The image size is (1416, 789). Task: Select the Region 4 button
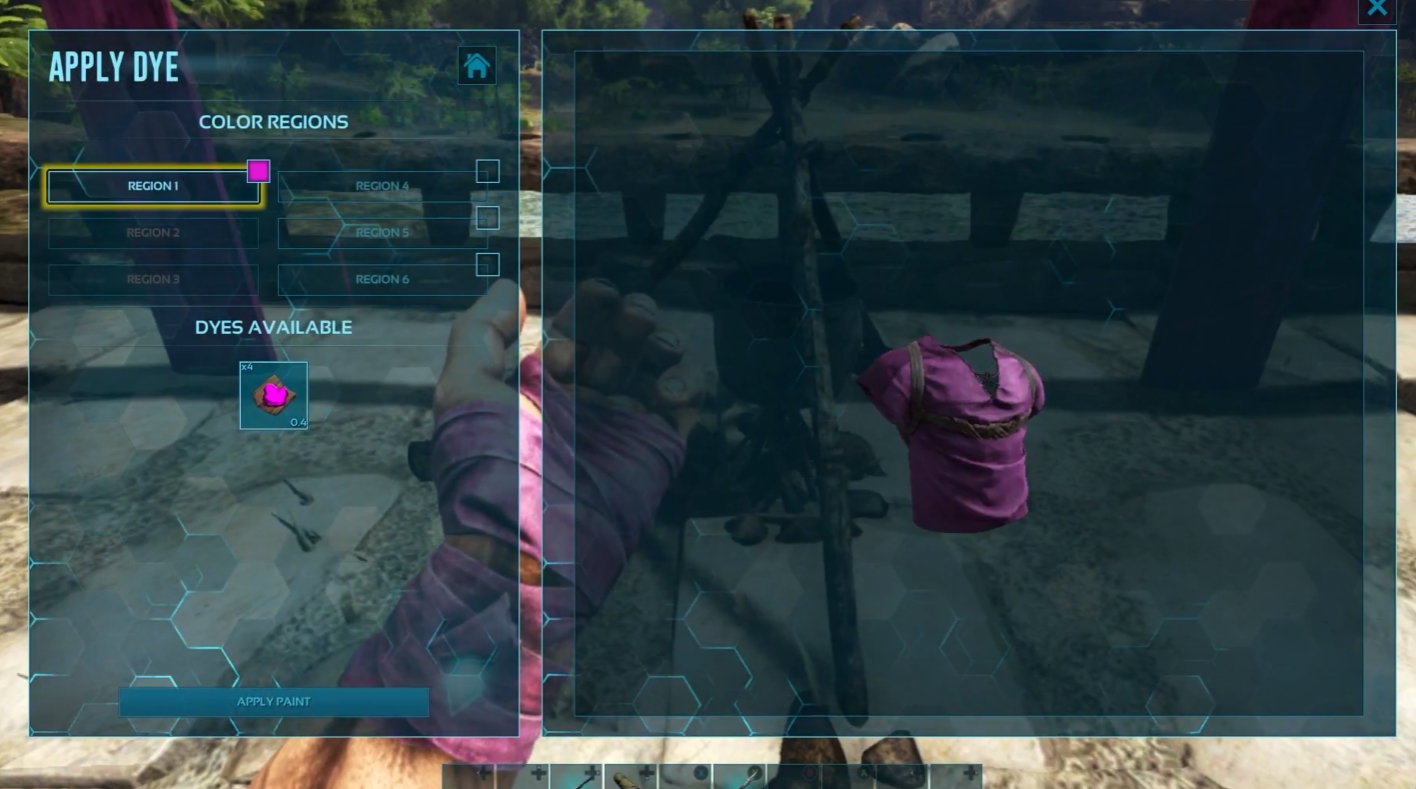382,185
